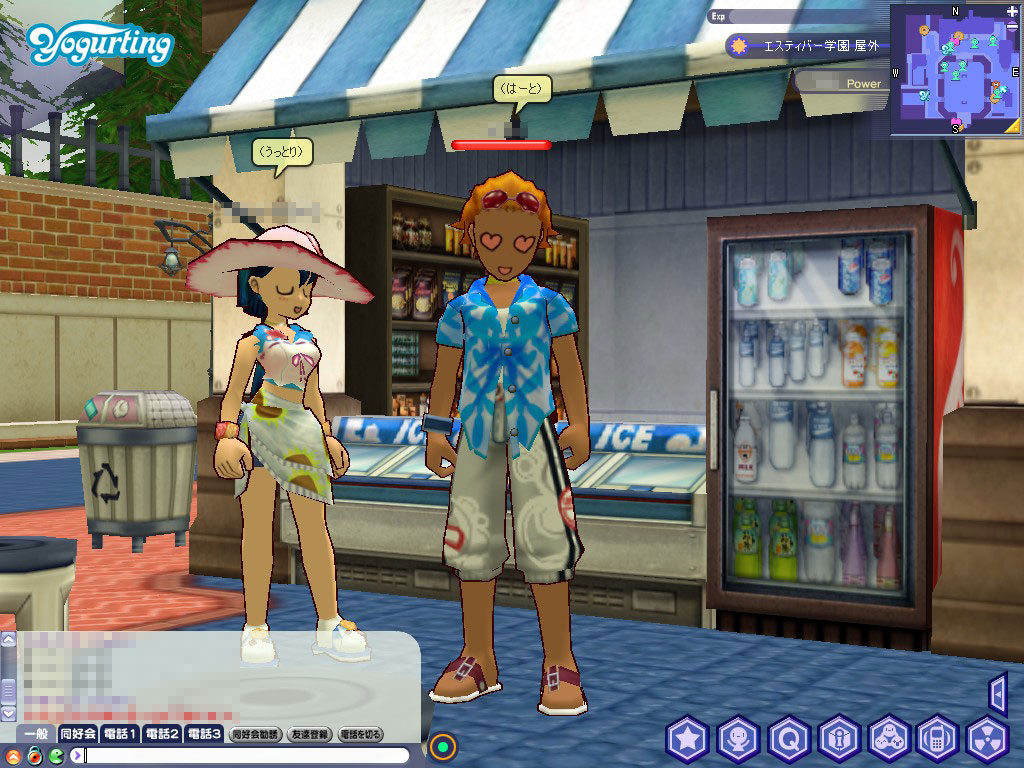Viewport: 1024px width, 768px height.
Task: Zoom in the minimap with plus button
Action: (x=1013, y=11)
